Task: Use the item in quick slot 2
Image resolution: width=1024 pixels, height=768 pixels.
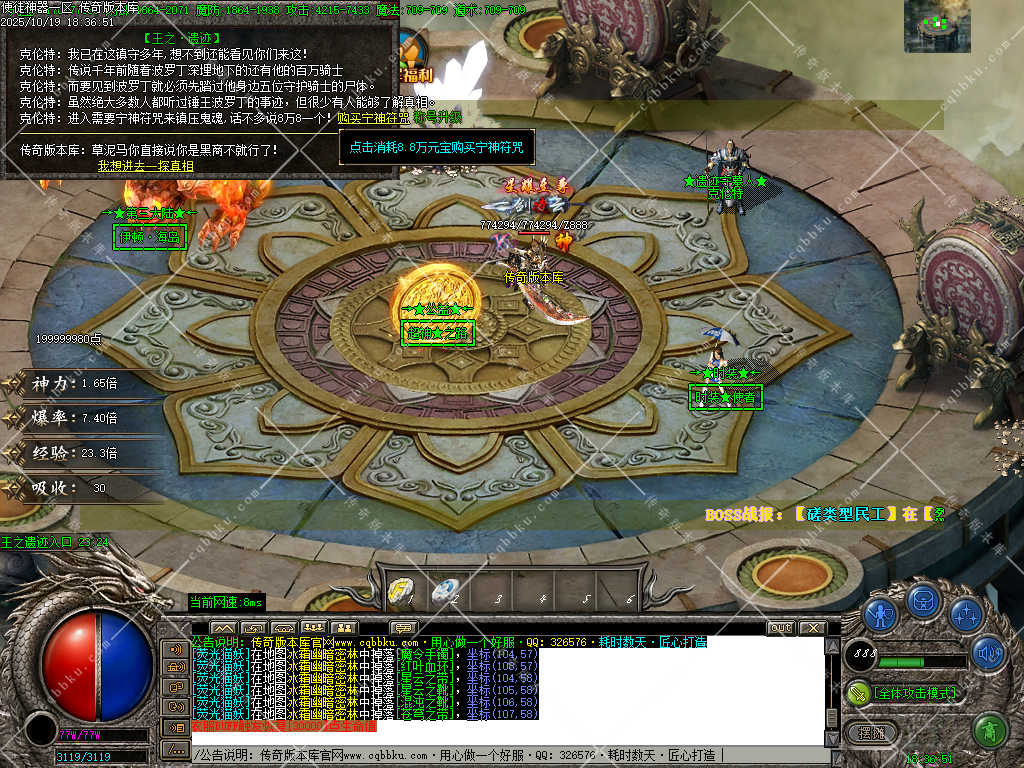Action: point(446,592)
